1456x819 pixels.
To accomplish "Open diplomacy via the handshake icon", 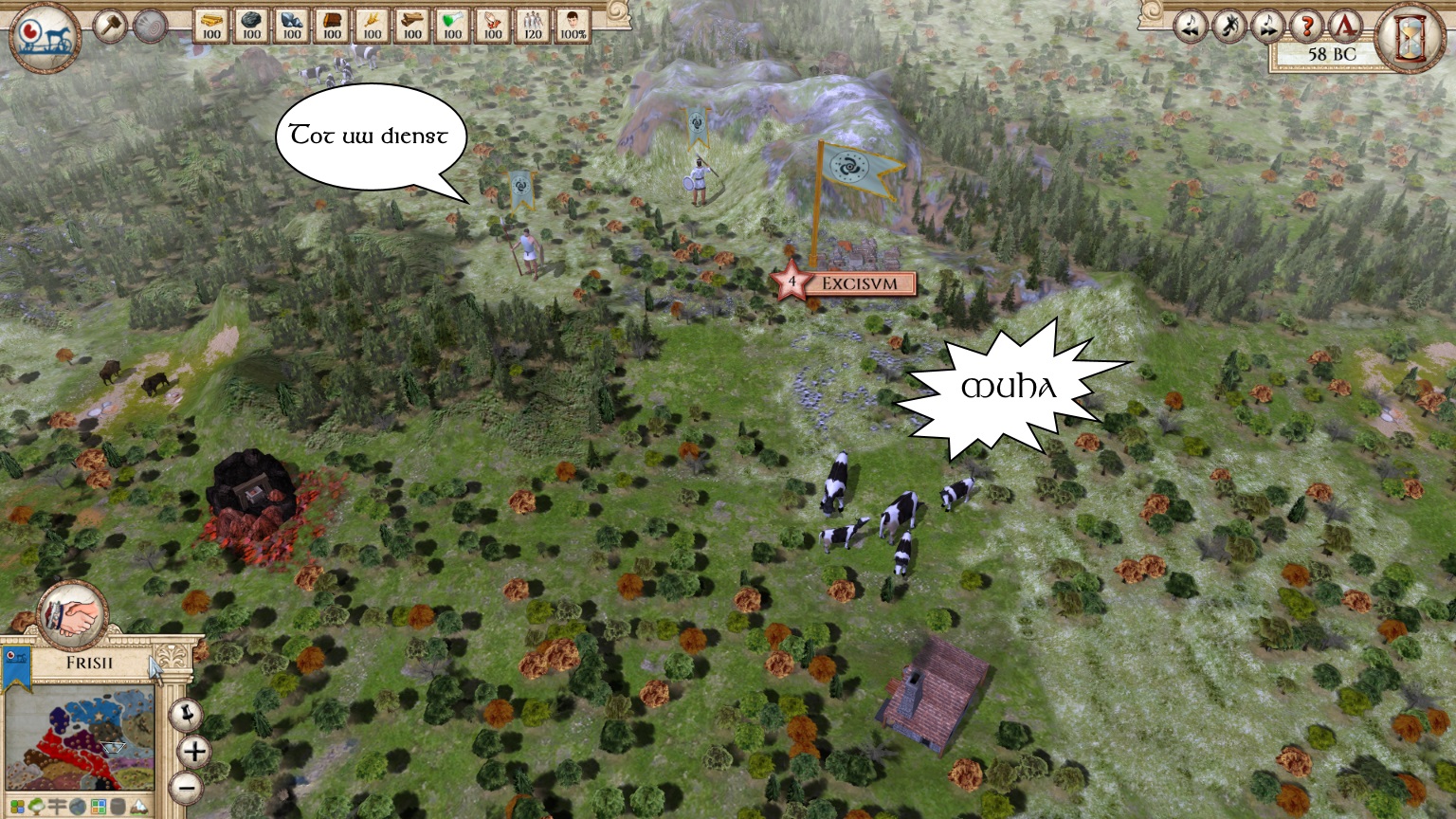I will [73, 616].
